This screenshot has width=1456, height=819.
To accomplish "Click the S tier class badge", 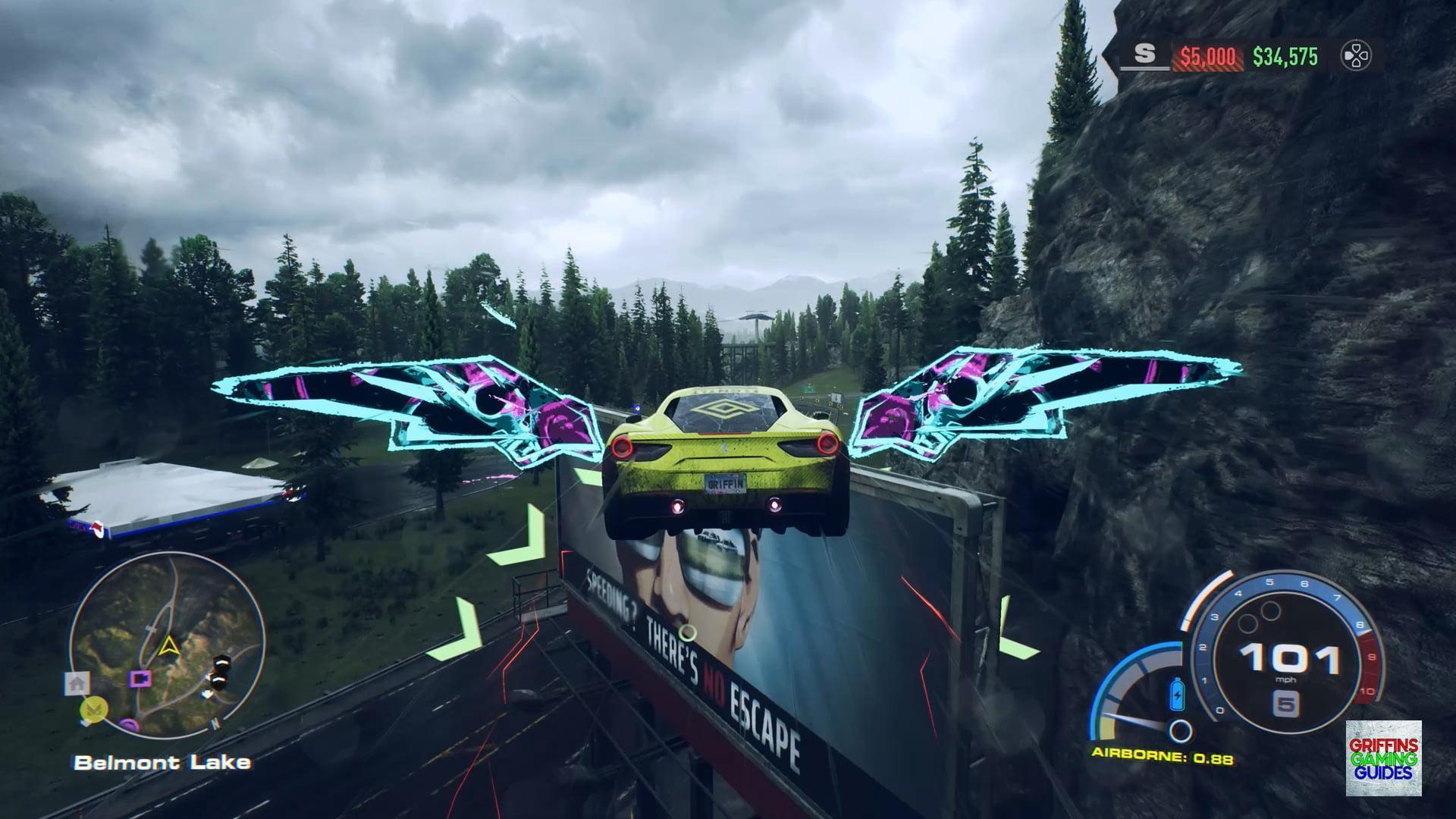I will click(x=1144, y=54).
